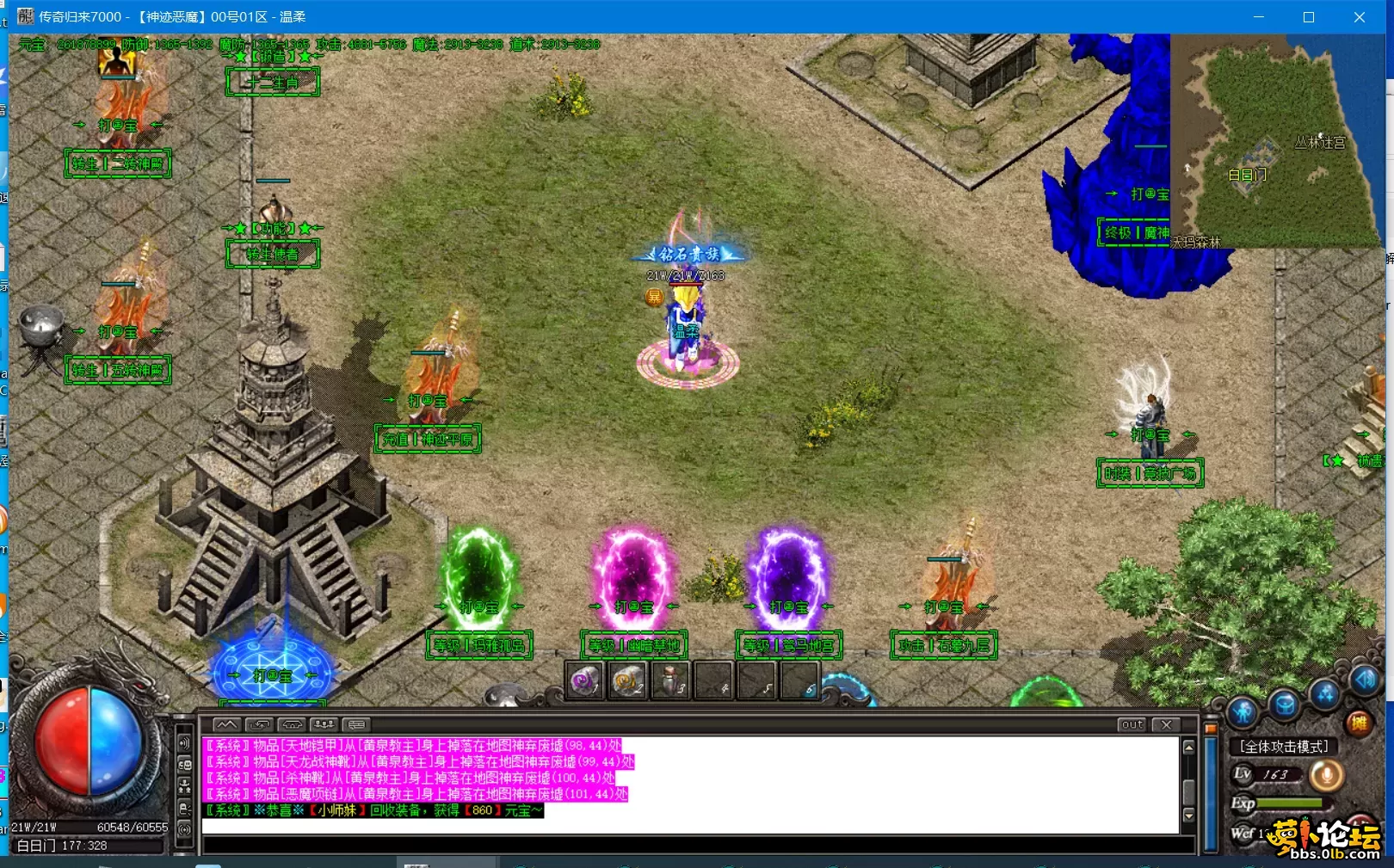Image resolution: width=1394 pixels, height=868 pixels.
Task: Open the emoji icon next to chat panel
Action: coord(184,766)
